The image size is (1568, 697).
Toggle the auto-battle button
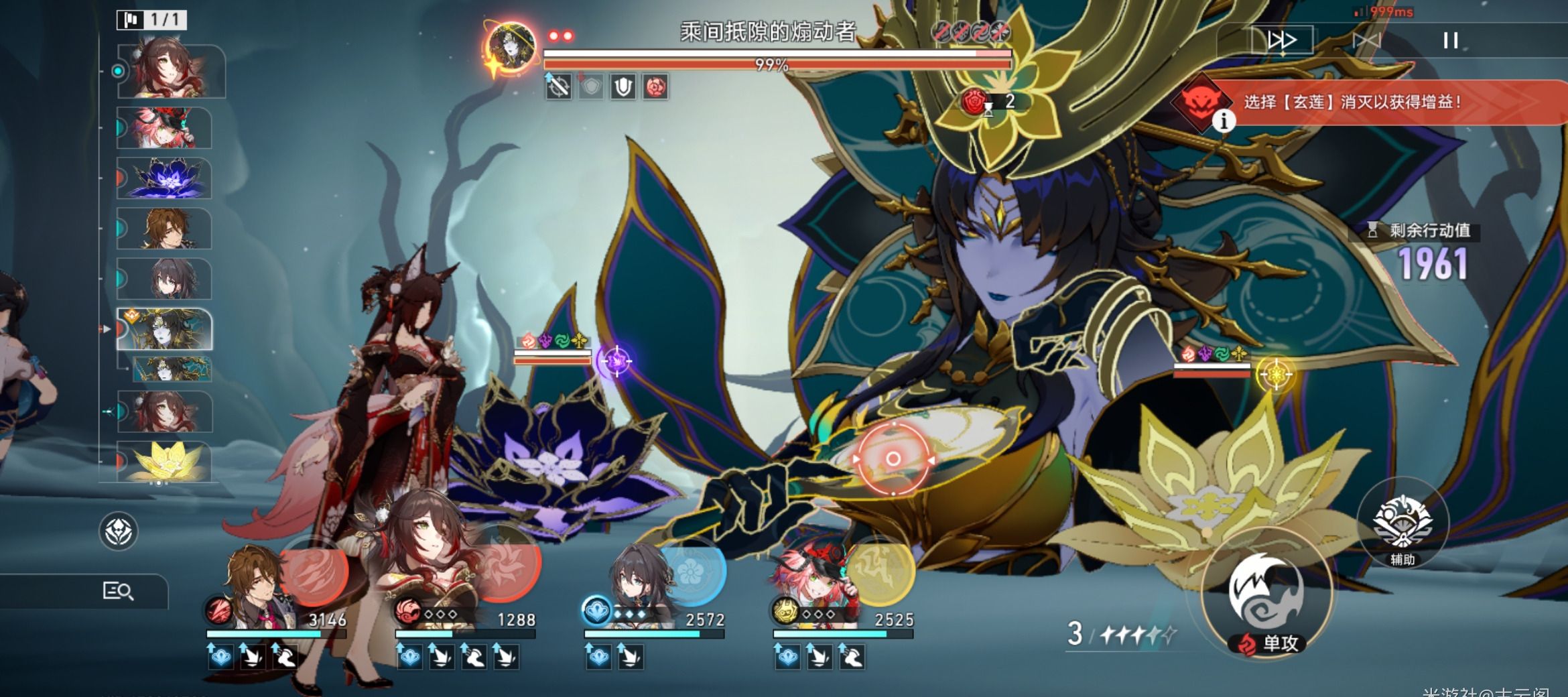(1367, 41)
